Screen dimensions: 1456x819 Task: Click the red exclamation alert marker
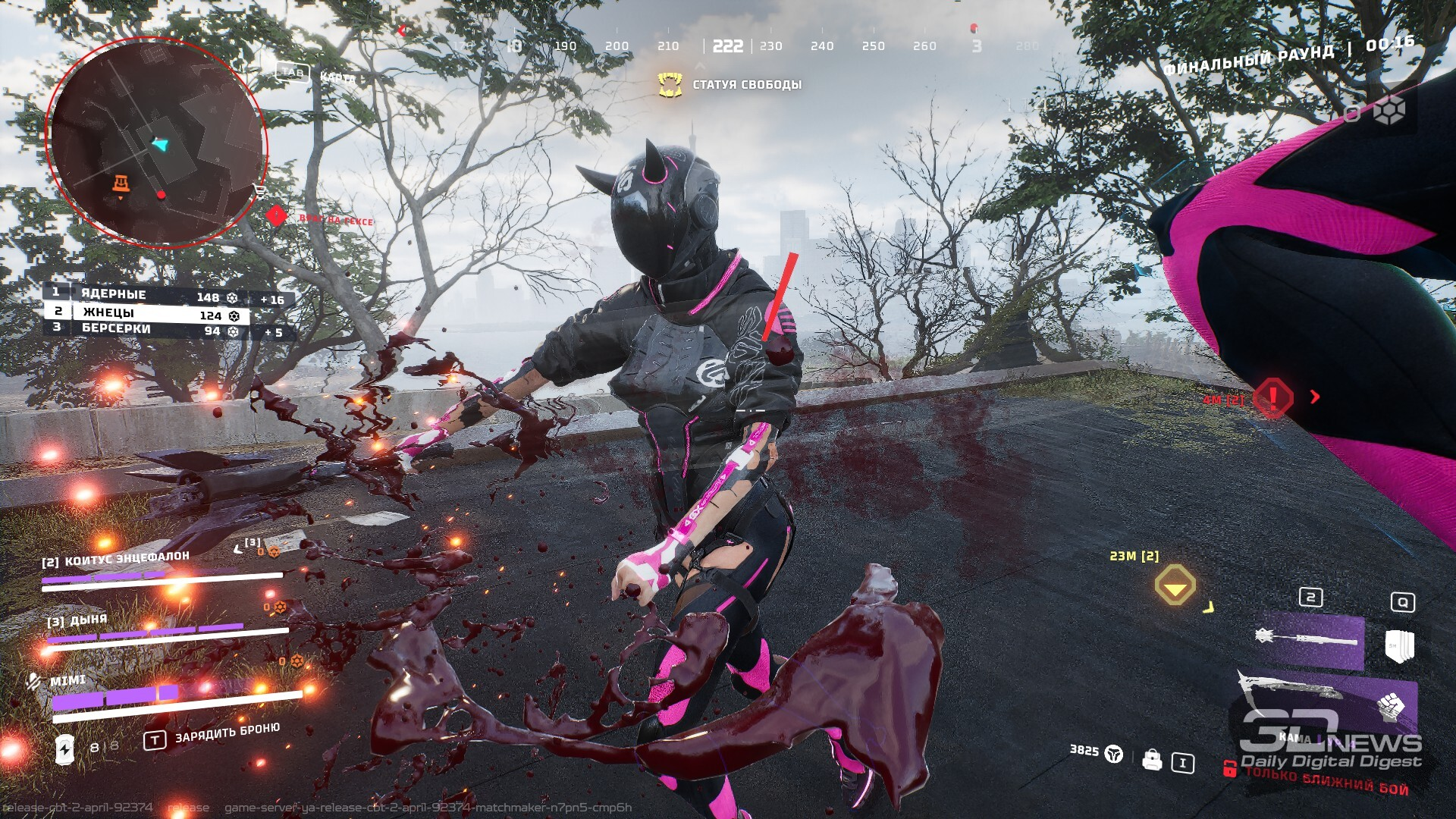(1272, 397)
